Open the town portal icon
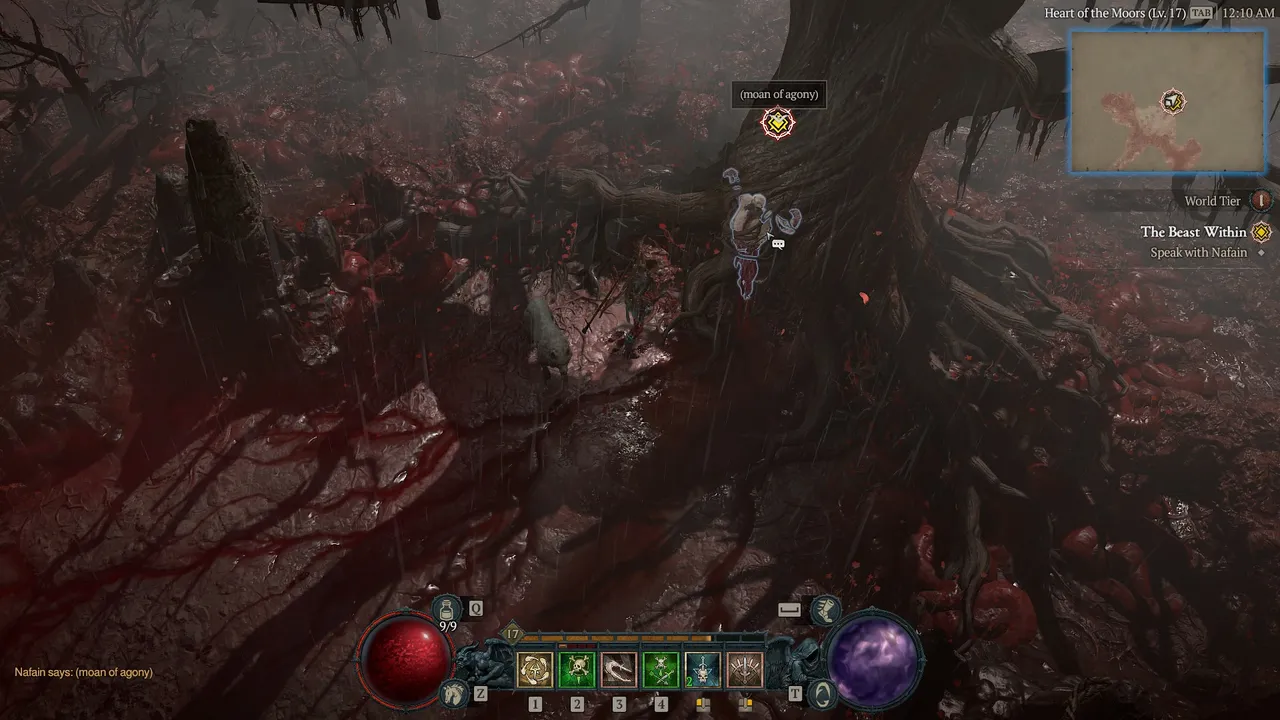The image size is (1280, 720). (x=822, y=692)
